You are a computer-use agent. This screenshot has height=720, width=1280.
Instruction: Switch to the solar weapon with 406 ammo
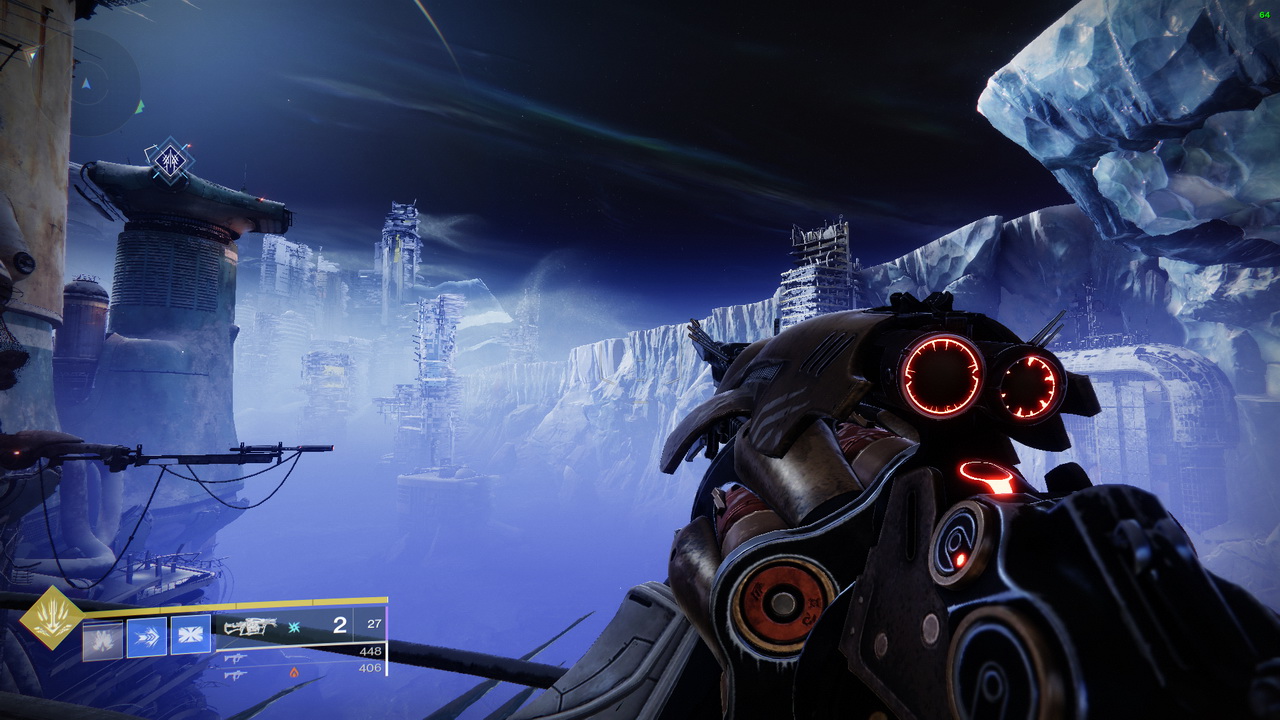[236, 674]
